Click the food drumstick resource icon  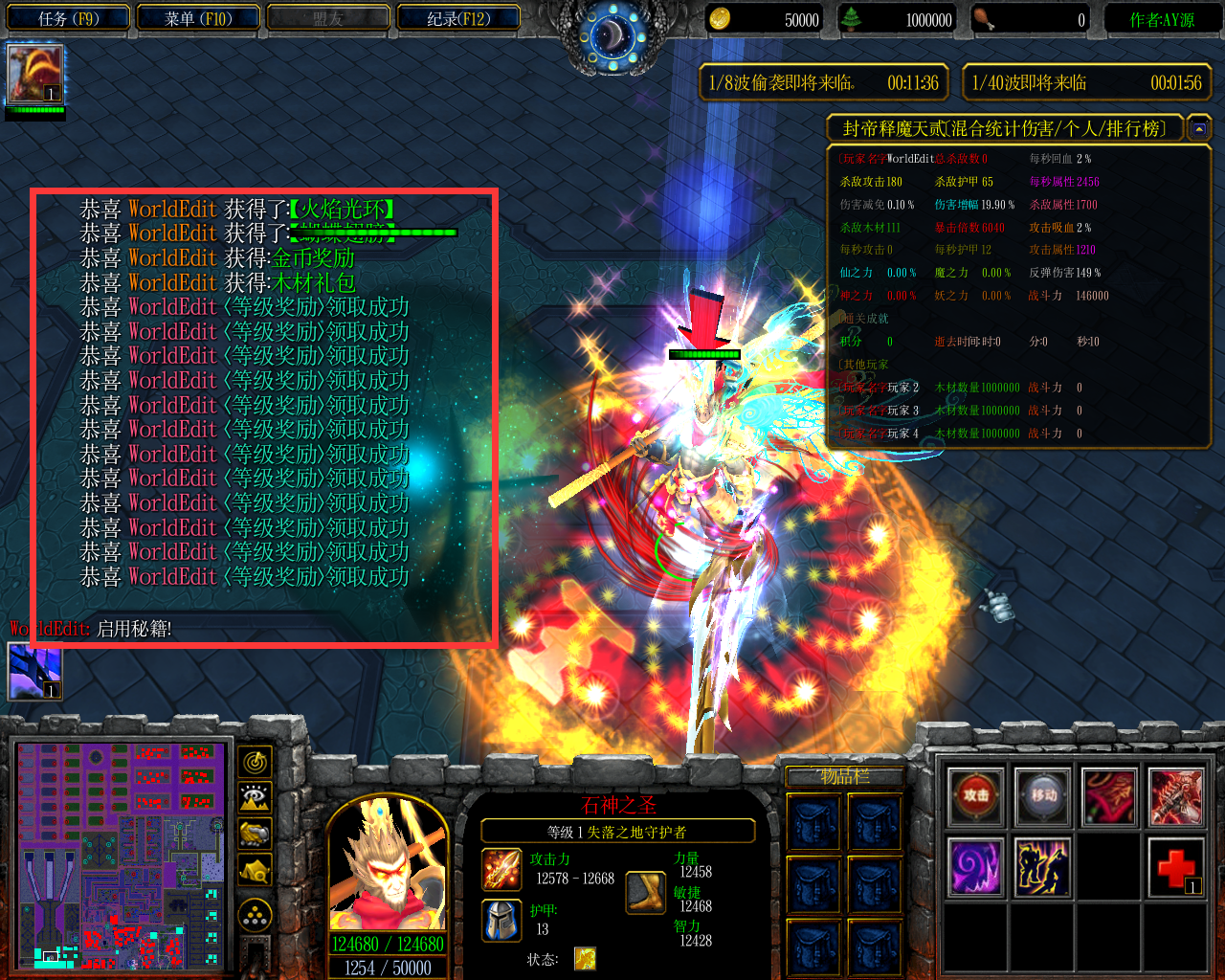coord(981,18)
